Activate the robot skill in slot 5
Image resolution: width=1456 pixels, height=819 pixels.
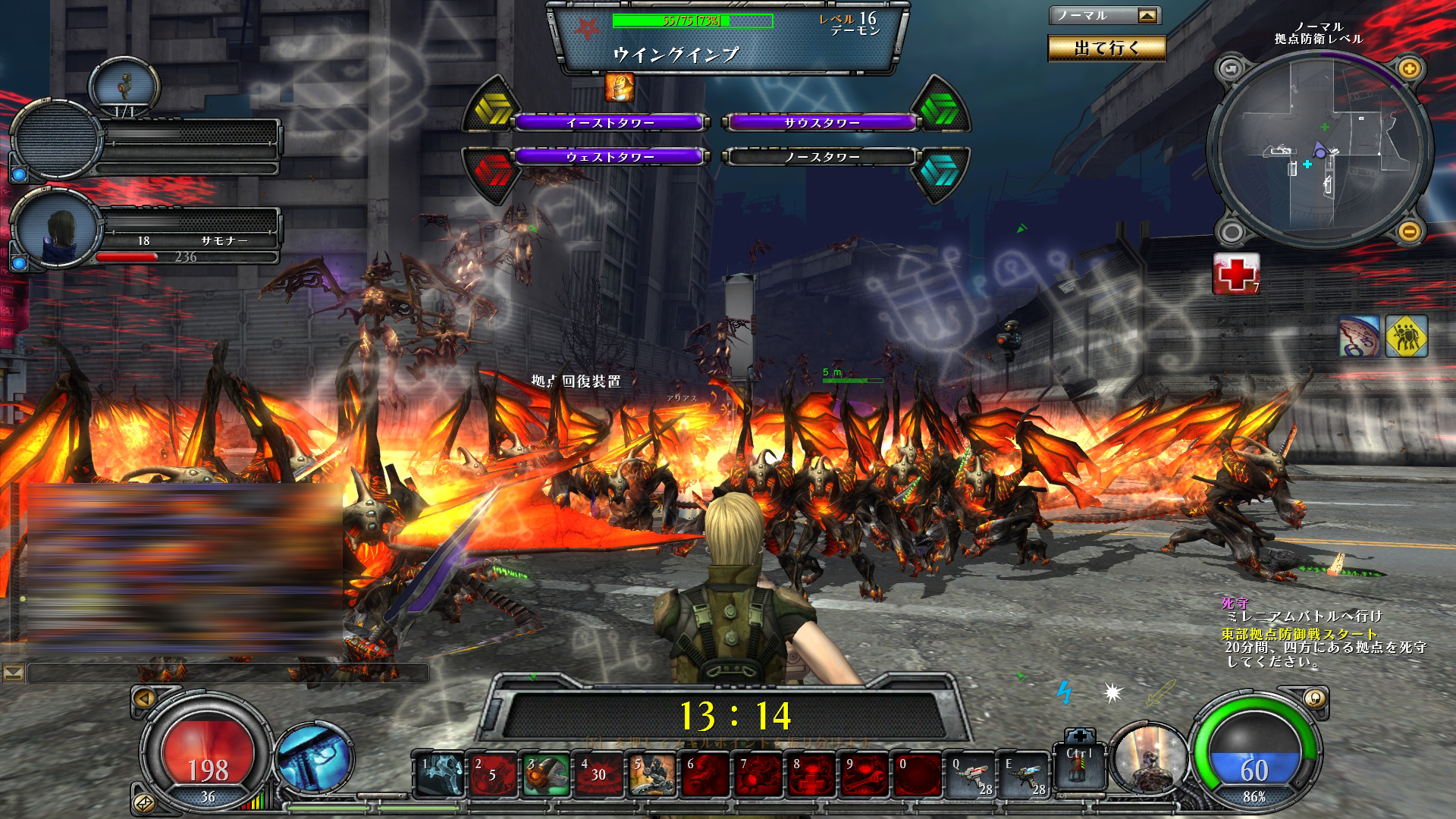652,775
